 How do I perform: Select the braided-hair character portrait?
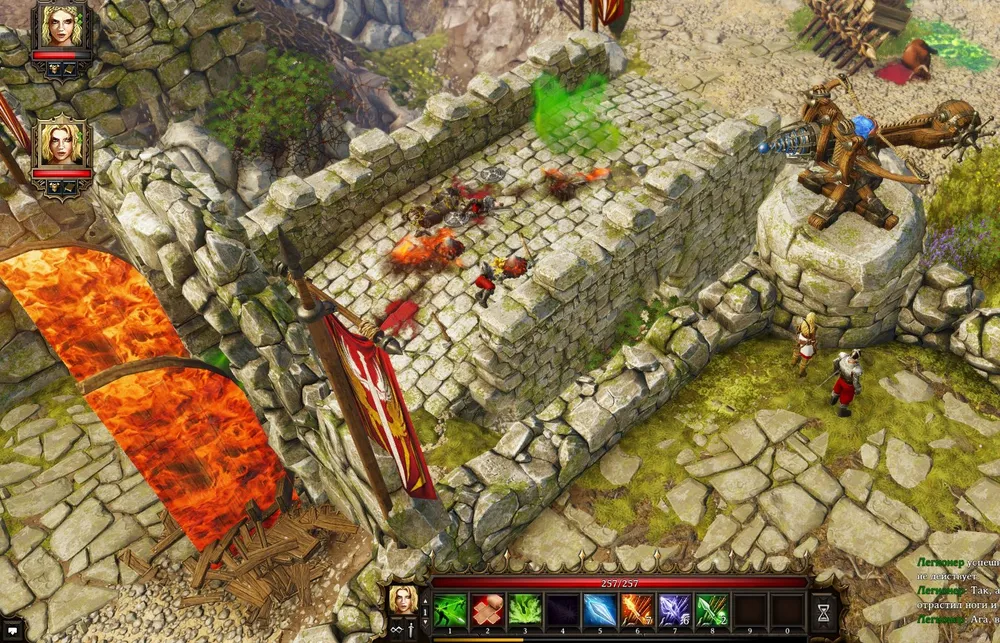pos(62,25)
